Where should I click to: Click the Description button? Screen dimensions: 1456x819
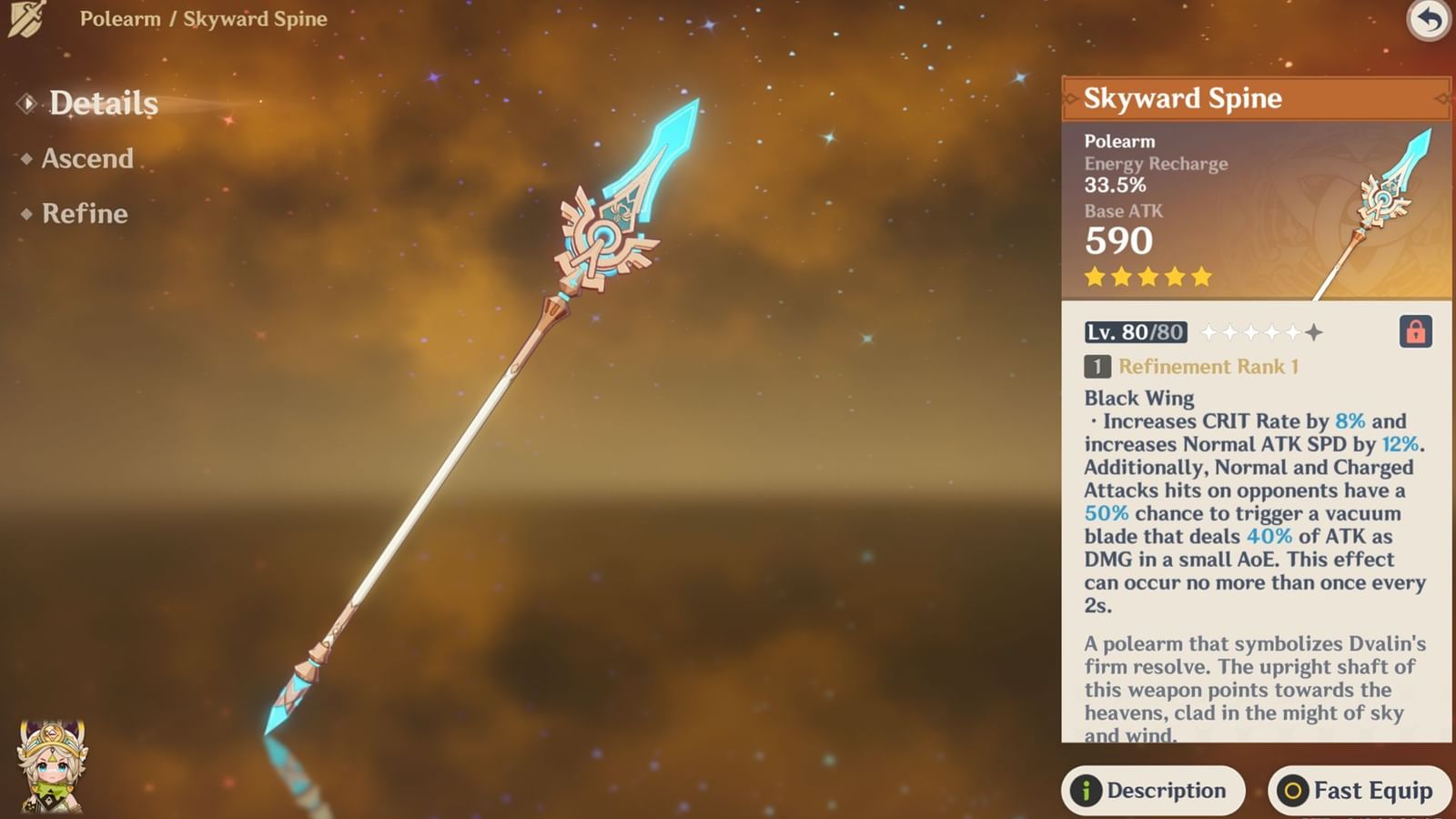tap(1154, 790)
